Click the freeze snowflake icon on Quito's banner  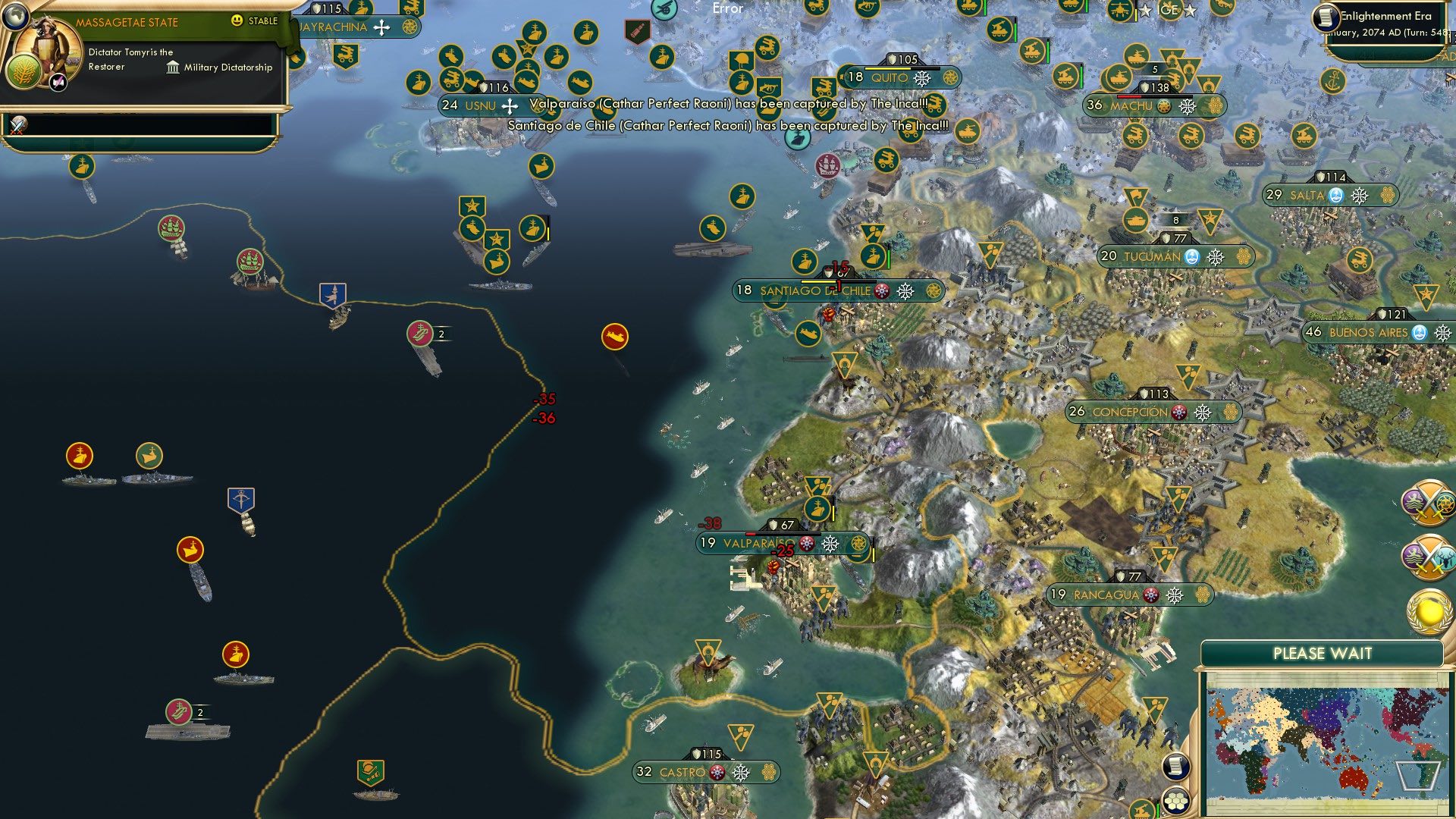pos(922,78)
